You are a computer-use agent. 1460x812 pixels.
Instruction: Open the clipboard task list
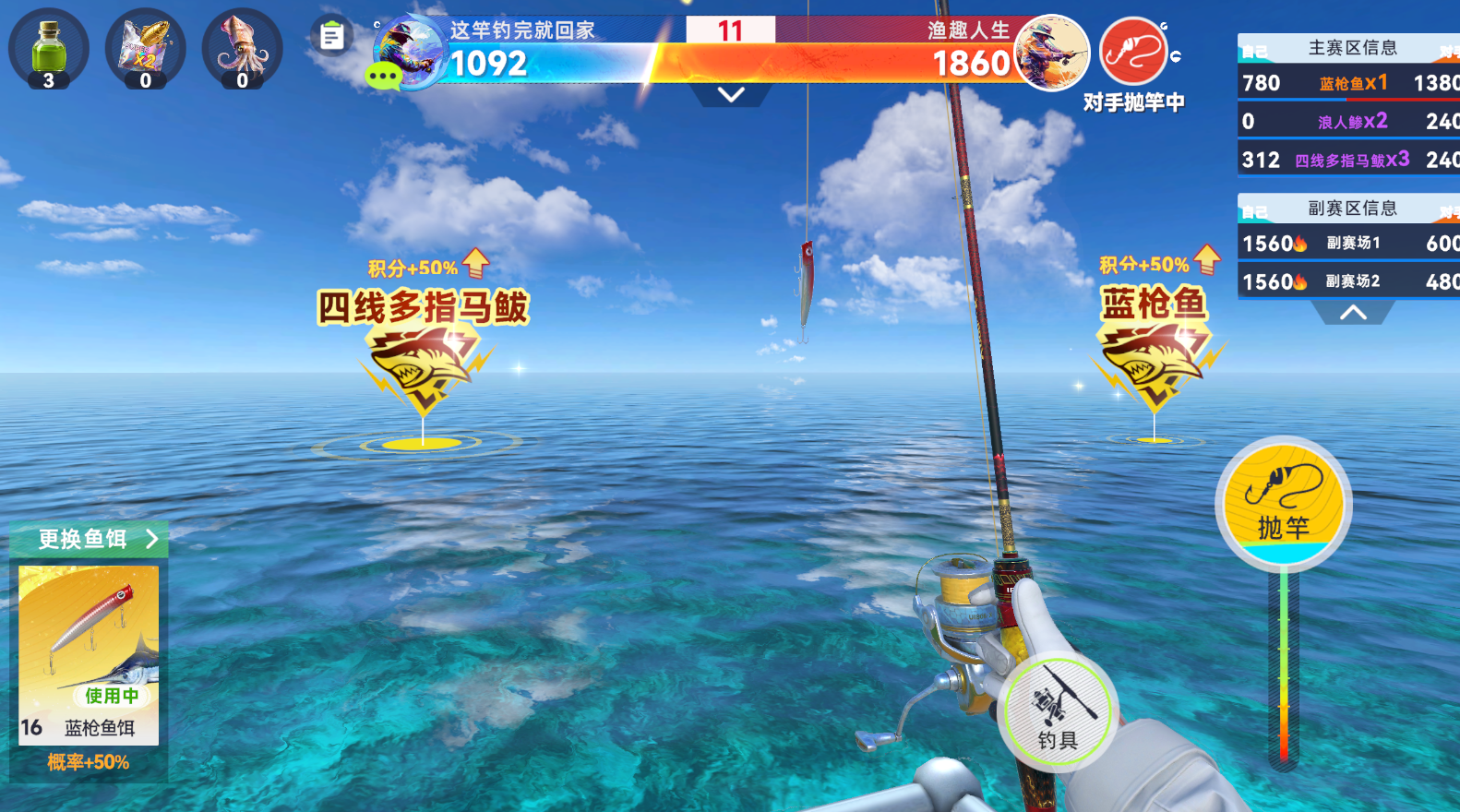point(332,37)
